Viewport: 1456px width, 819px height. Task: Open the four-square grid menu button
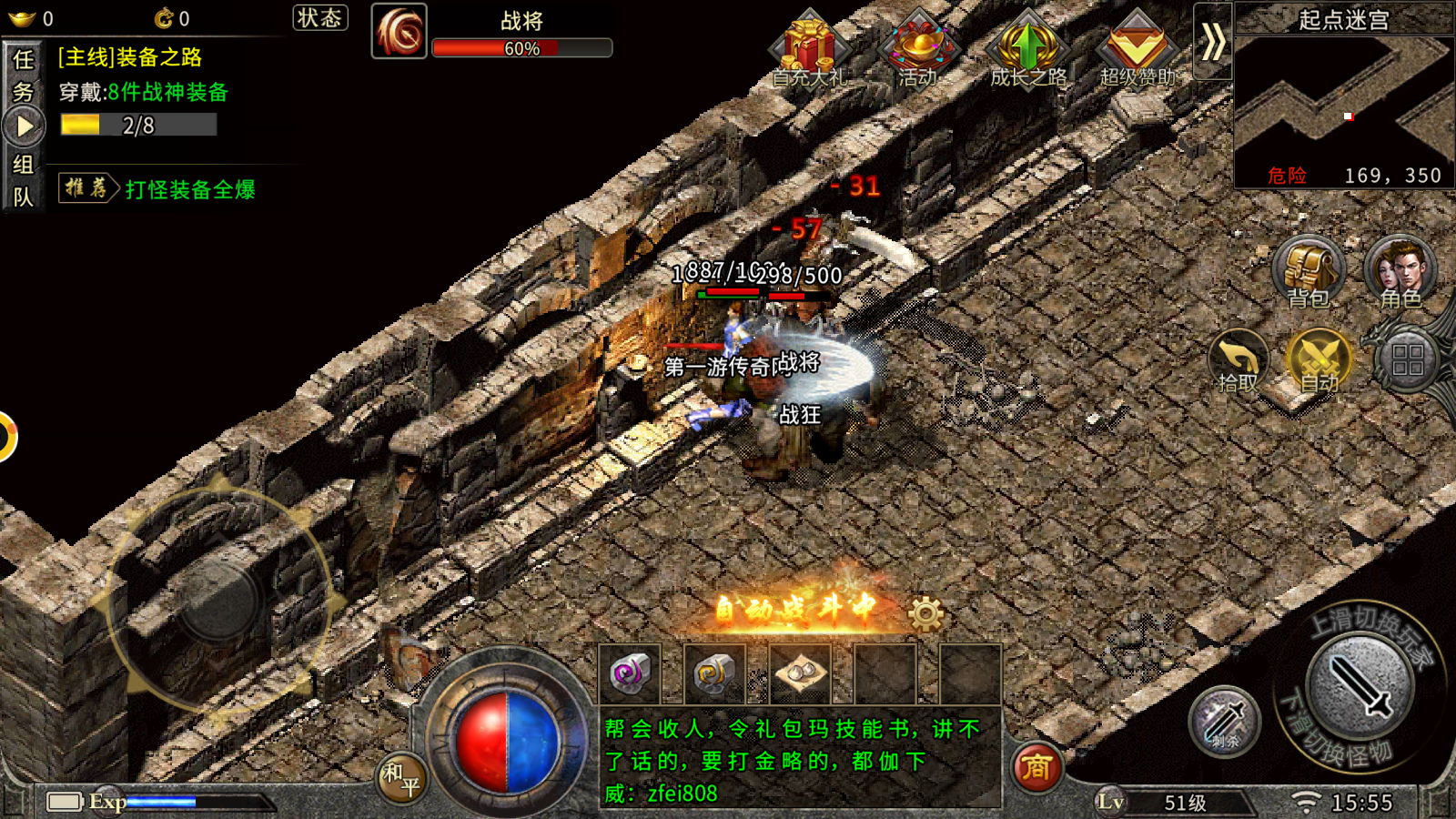coord(1407,360)
